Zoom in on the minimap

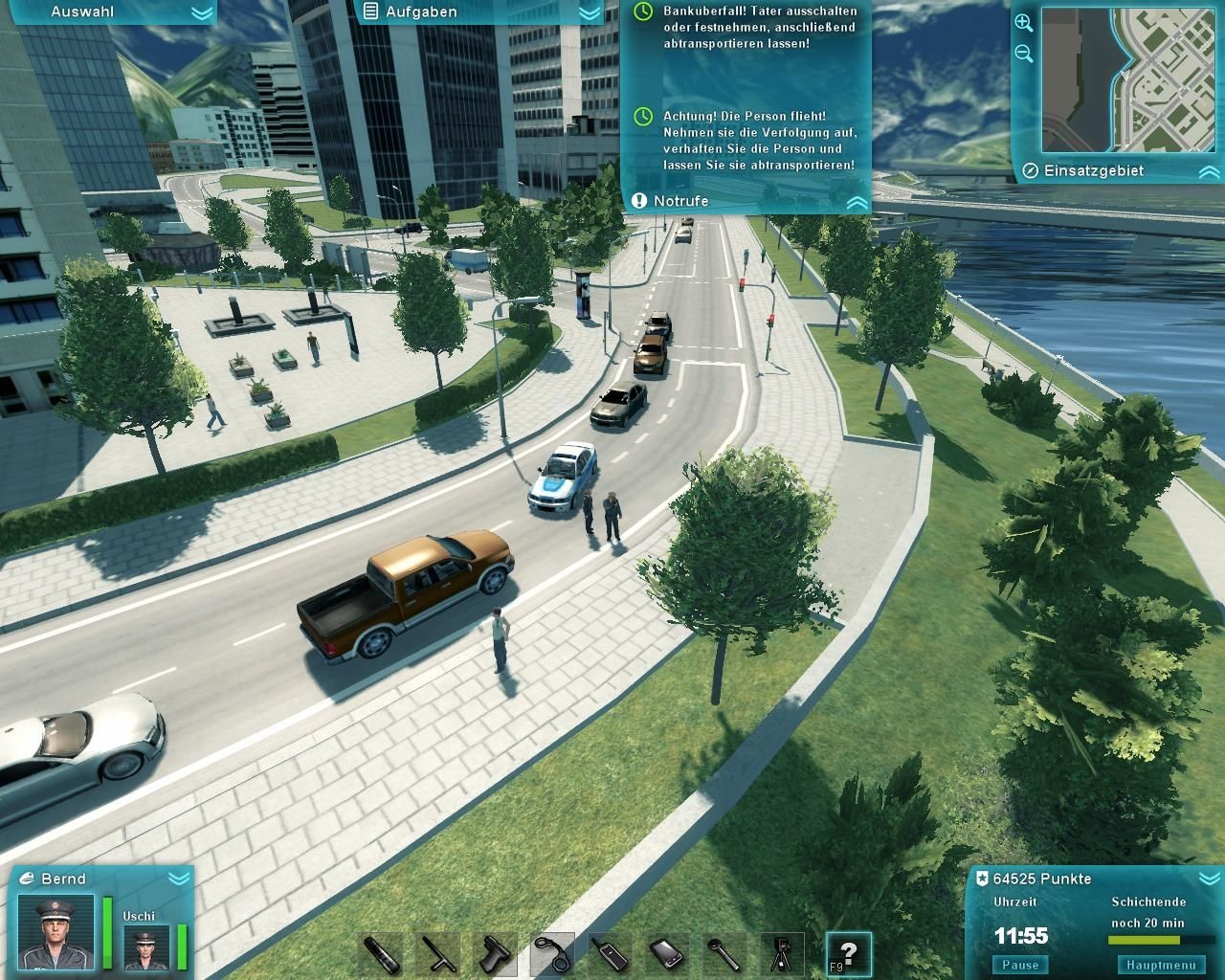click(1023, 23)
